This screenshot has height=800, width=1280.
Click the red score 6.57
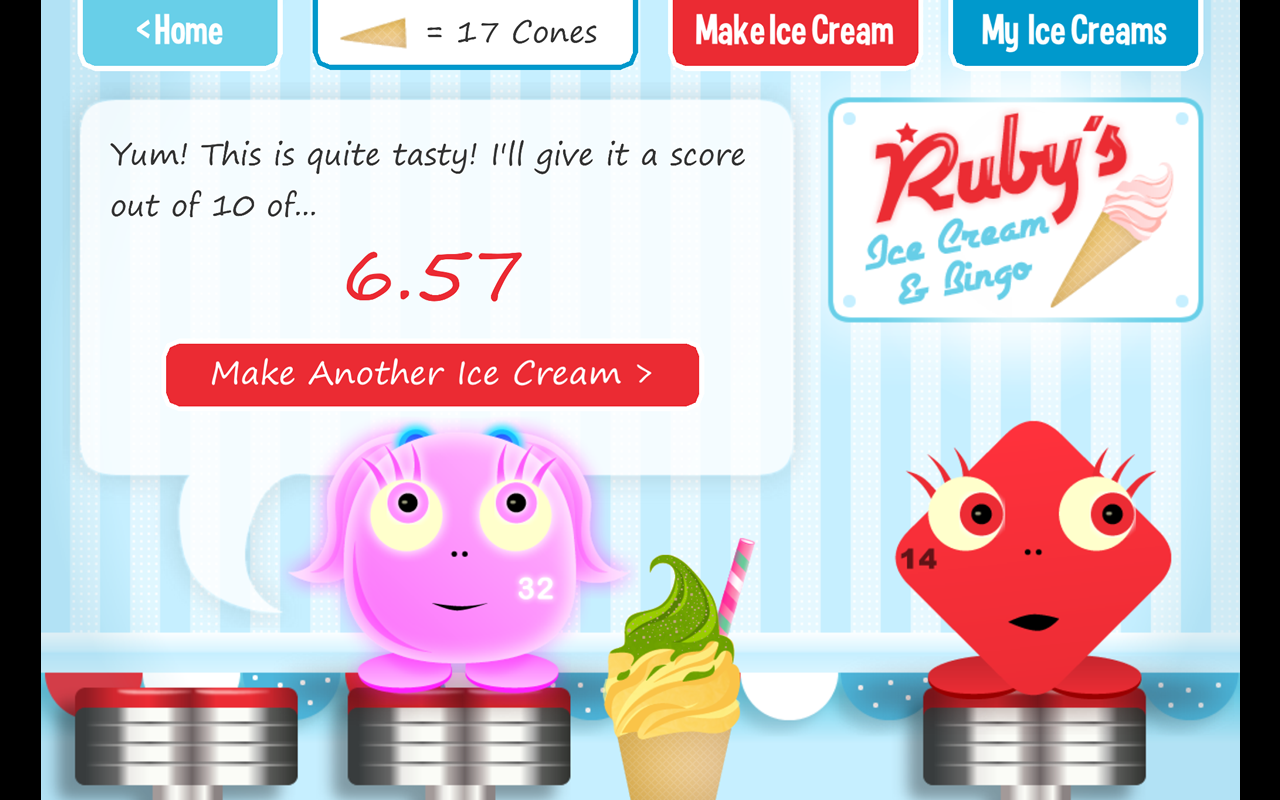(x=434, y=277)
